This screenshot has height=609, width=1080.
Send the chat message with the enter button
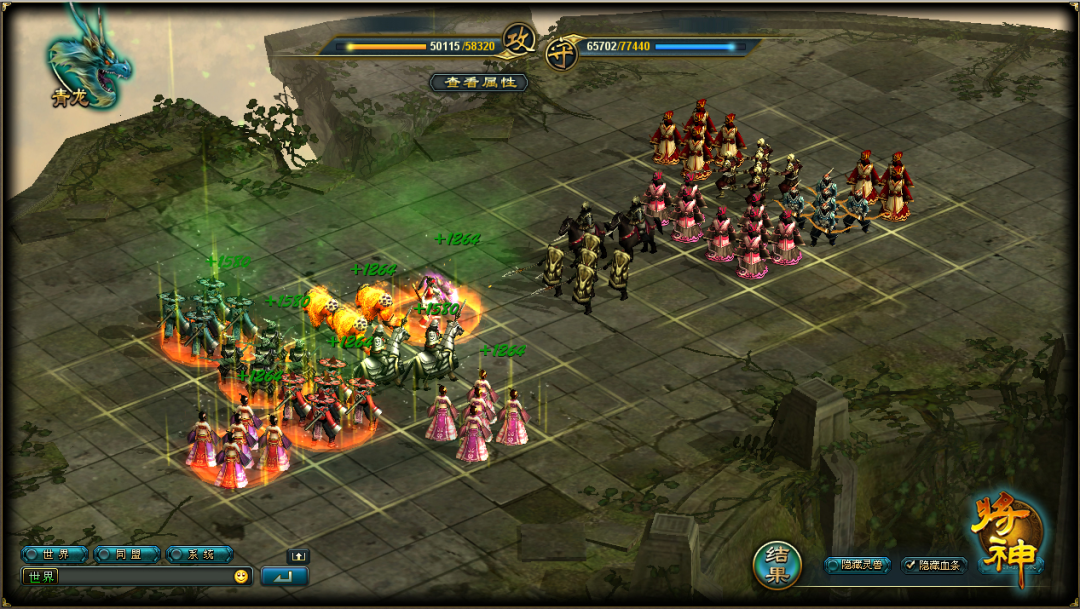pos(284,576)
